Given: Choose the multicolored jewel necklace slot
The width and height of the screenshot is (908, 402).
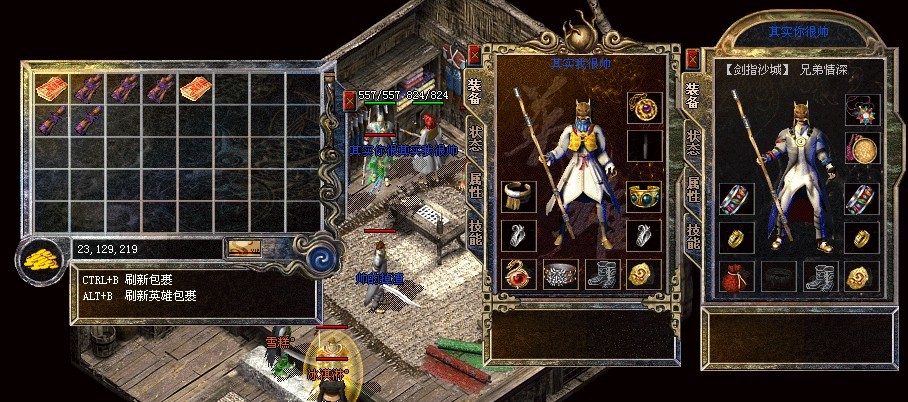Looking at the screenshot, I should pyautogui.click(x=862, y=108).
